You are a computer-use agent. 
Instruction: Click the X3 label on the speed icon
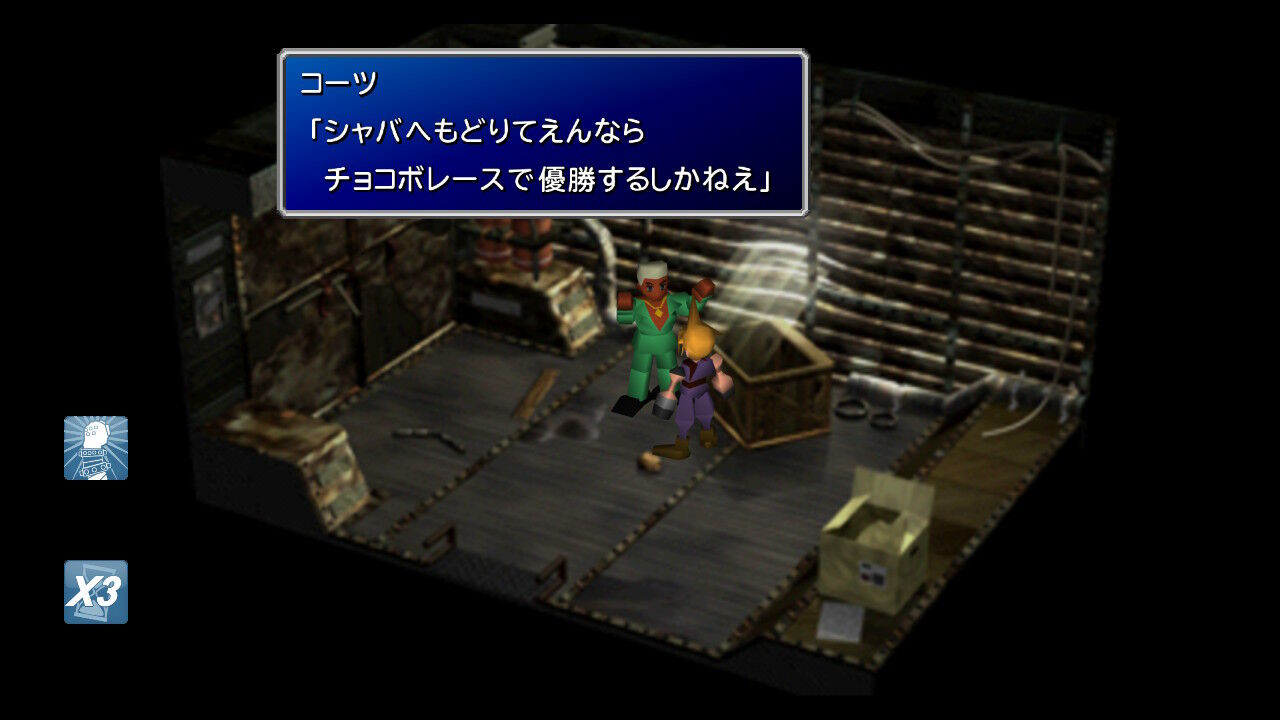tap(95, 592)
